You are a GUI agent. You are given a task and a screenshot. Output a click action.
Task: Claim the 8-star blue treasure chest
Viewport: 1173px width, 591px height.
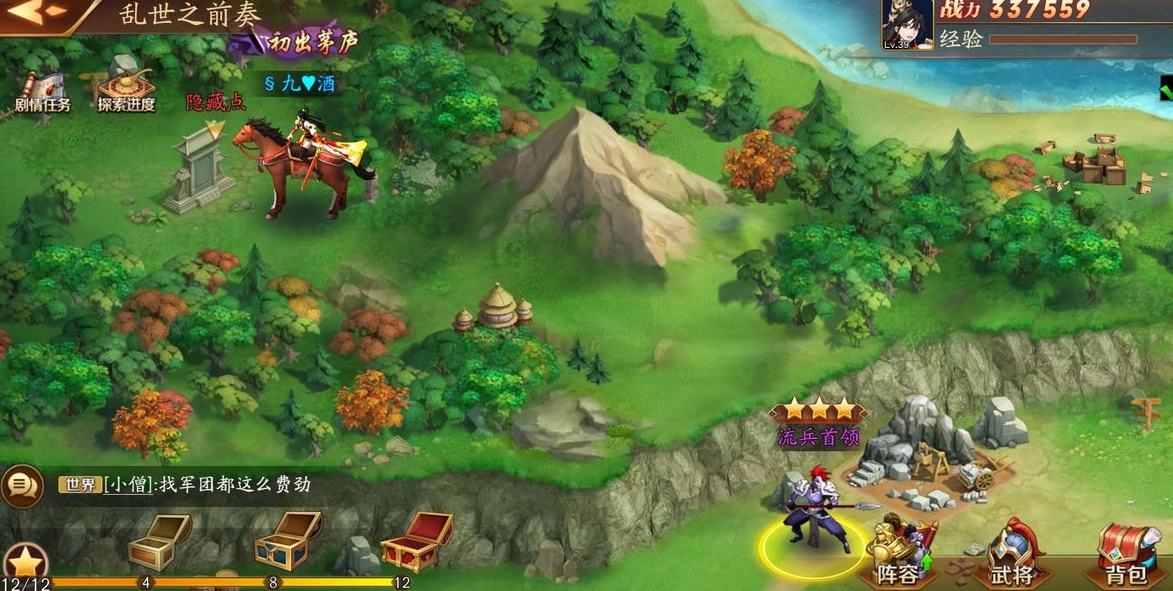(287, 540)
